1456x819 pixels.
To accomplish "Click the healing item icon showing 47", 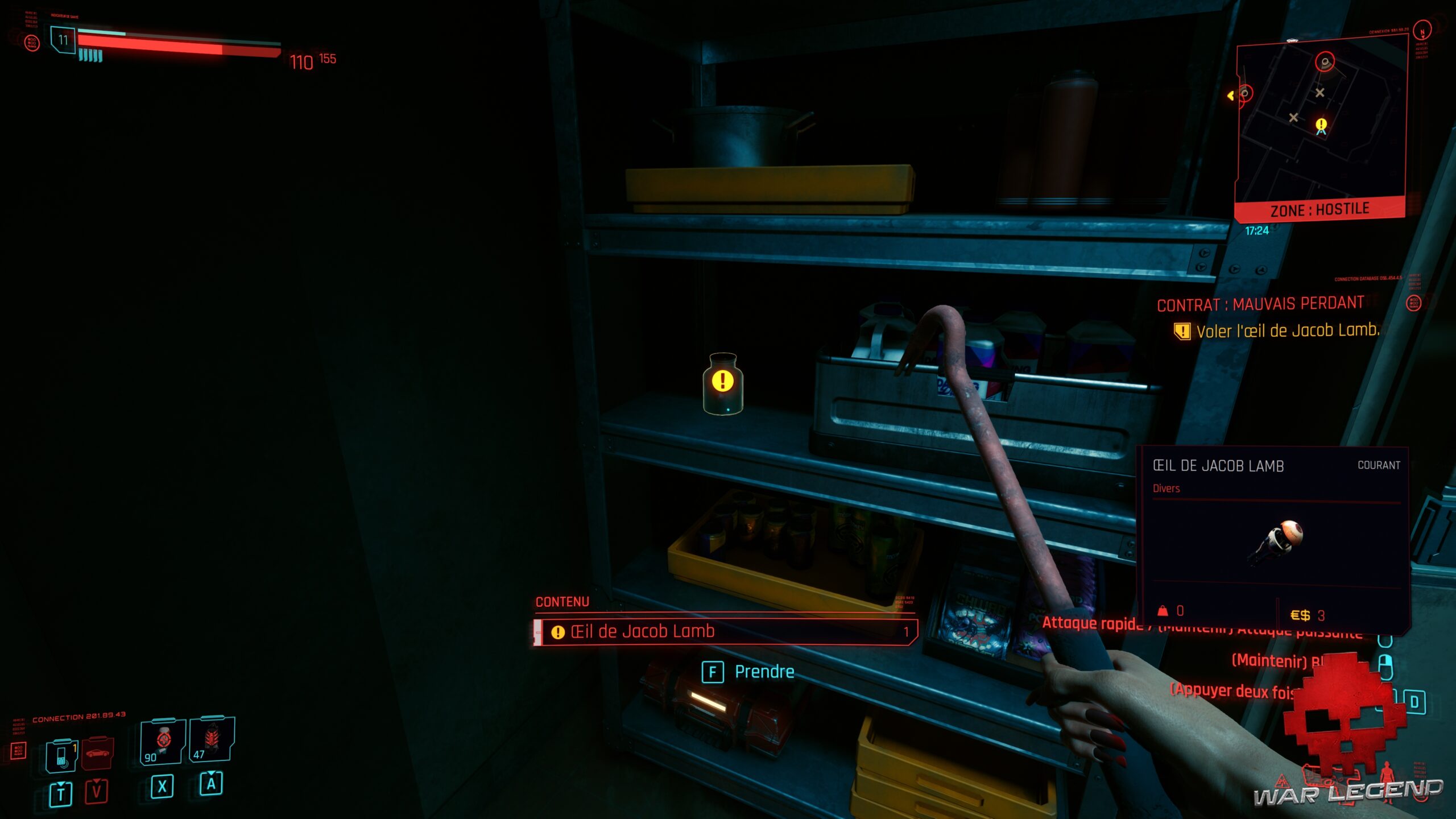I will (x=212, y=738).
